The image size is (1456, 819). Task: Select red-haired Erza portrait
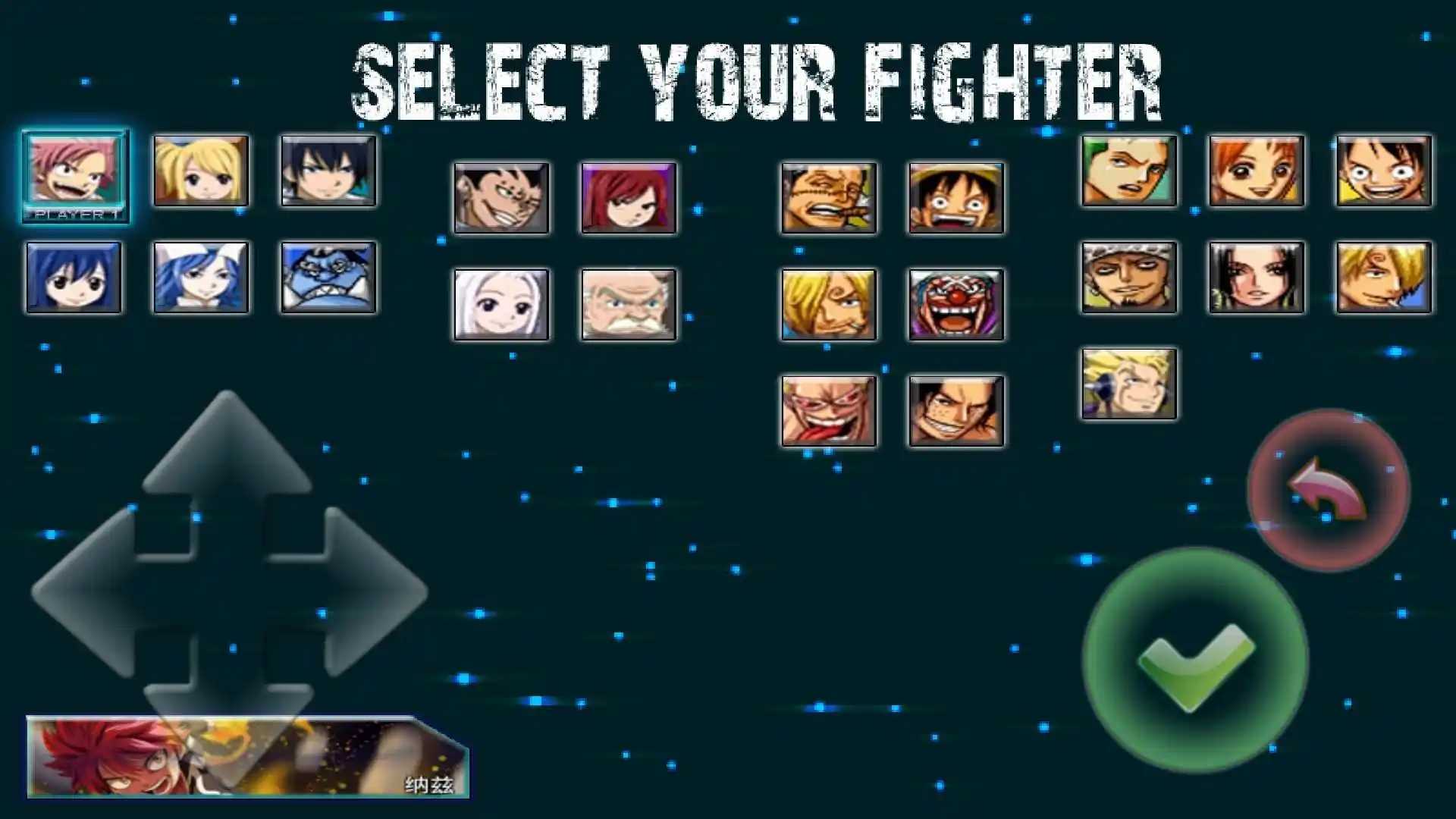[x=629, y=198]
